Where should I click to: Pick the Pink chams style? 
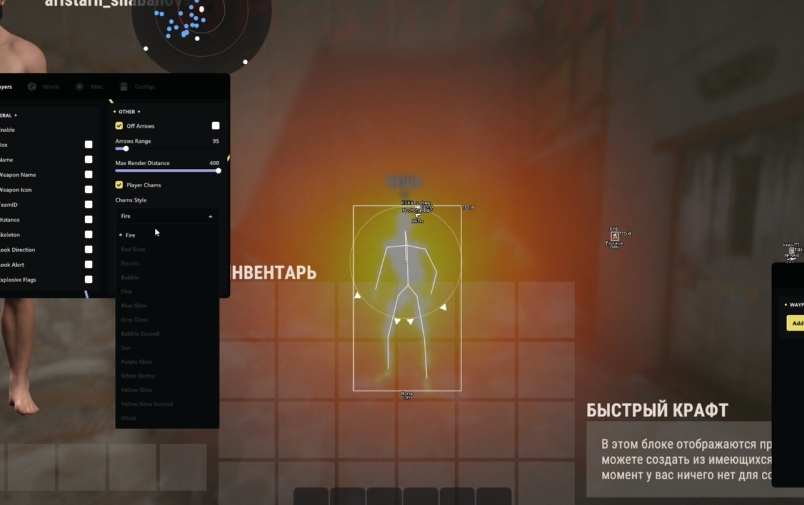pos(127,291)
